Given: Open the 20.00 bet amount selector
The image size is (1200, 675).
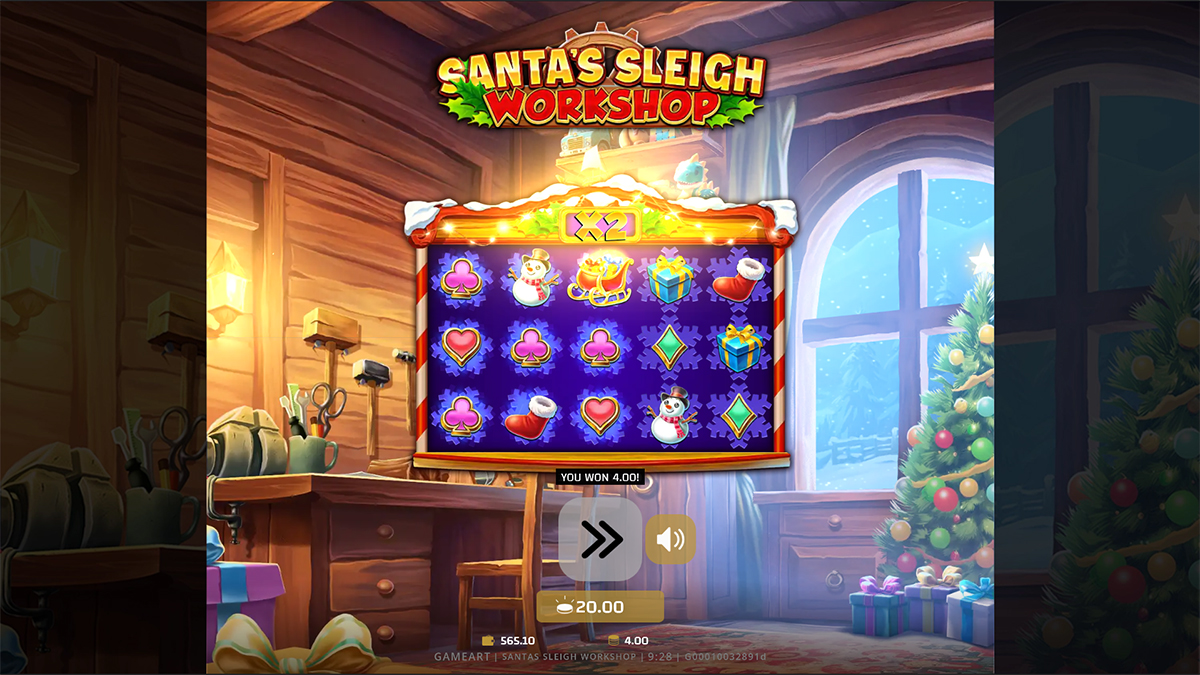Looking at the screenshot, I should tap(600, 607).
